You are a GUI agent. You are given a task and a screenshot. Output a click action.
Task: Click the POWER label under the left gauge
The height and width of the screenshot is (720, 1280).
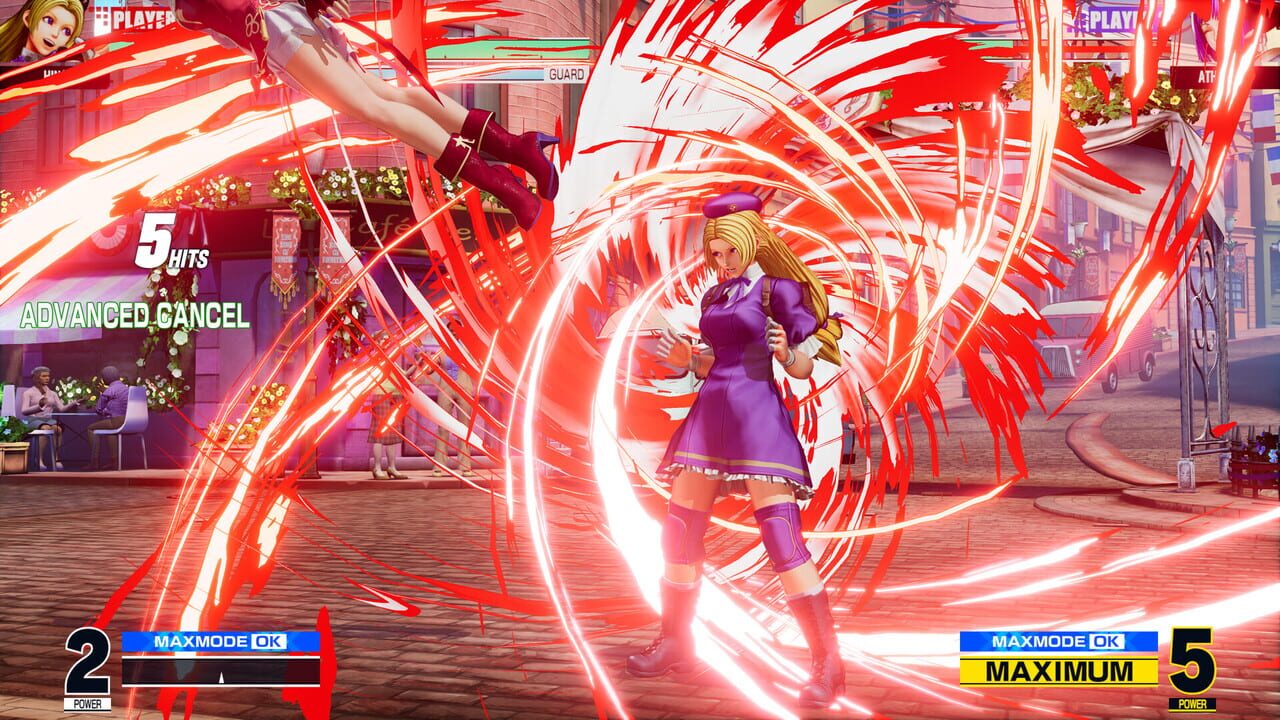coord(88,703)
